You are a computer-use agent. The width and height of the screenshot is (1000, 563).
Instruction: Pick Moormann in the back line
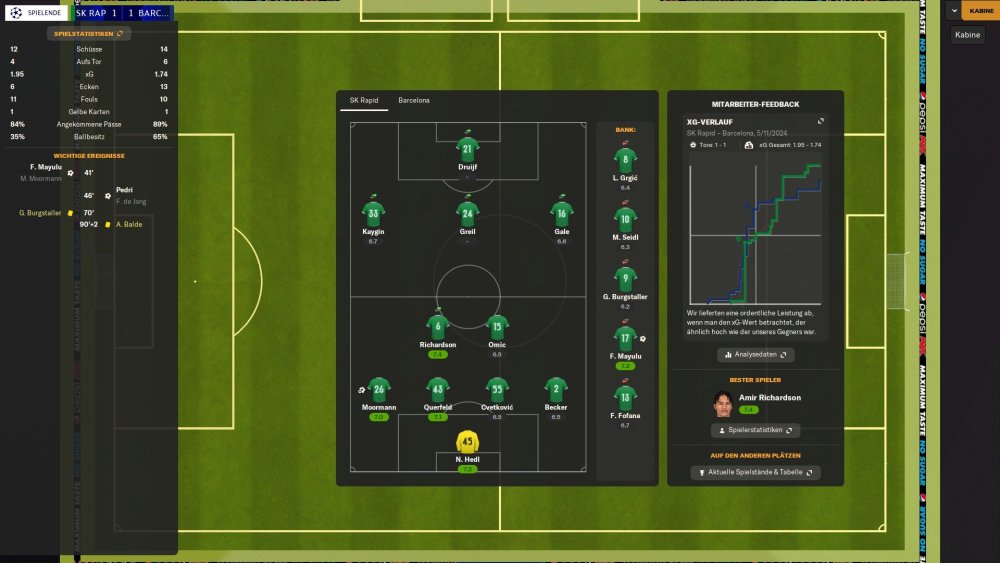(x=378, y=390)
